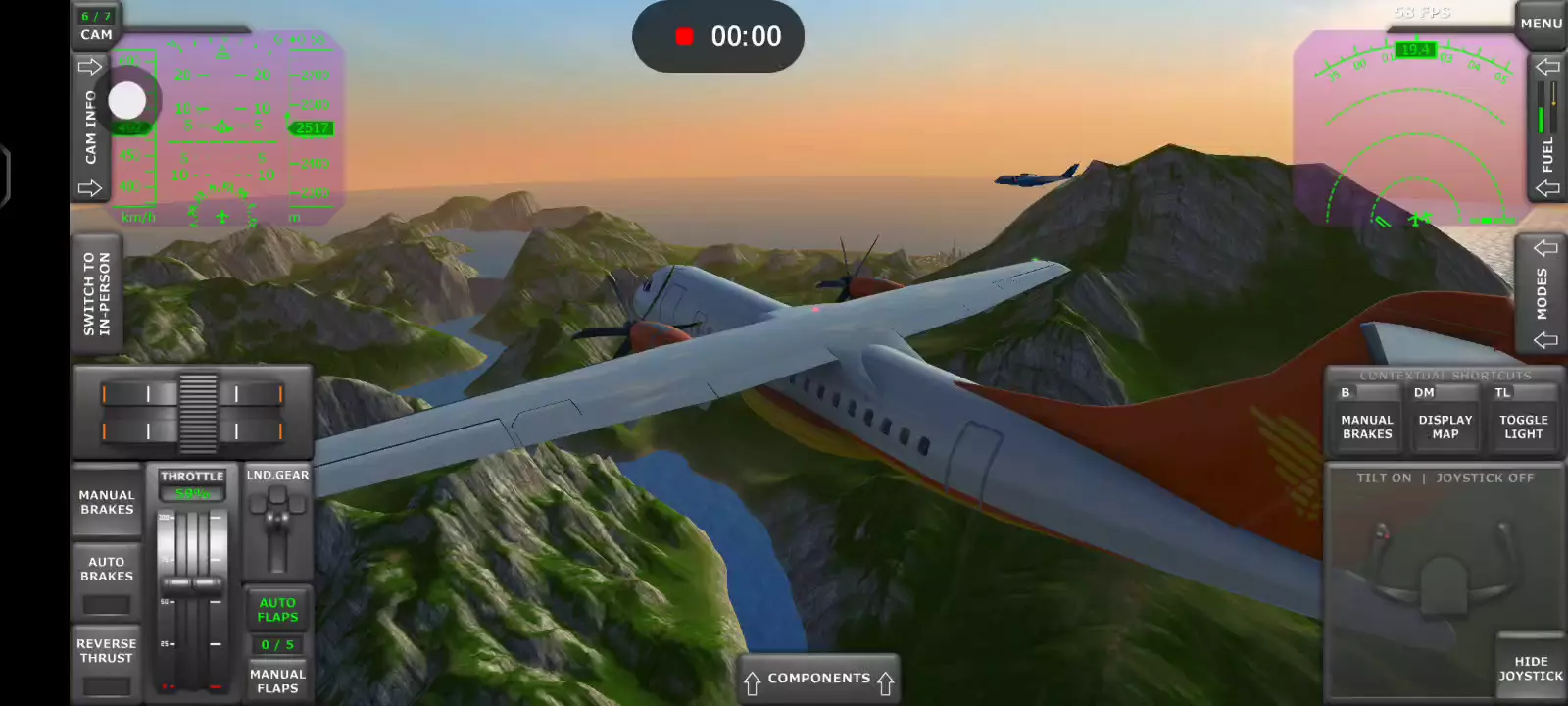Open the MODES panel
1568x706 pixels.
click(x=1543, y=293)
